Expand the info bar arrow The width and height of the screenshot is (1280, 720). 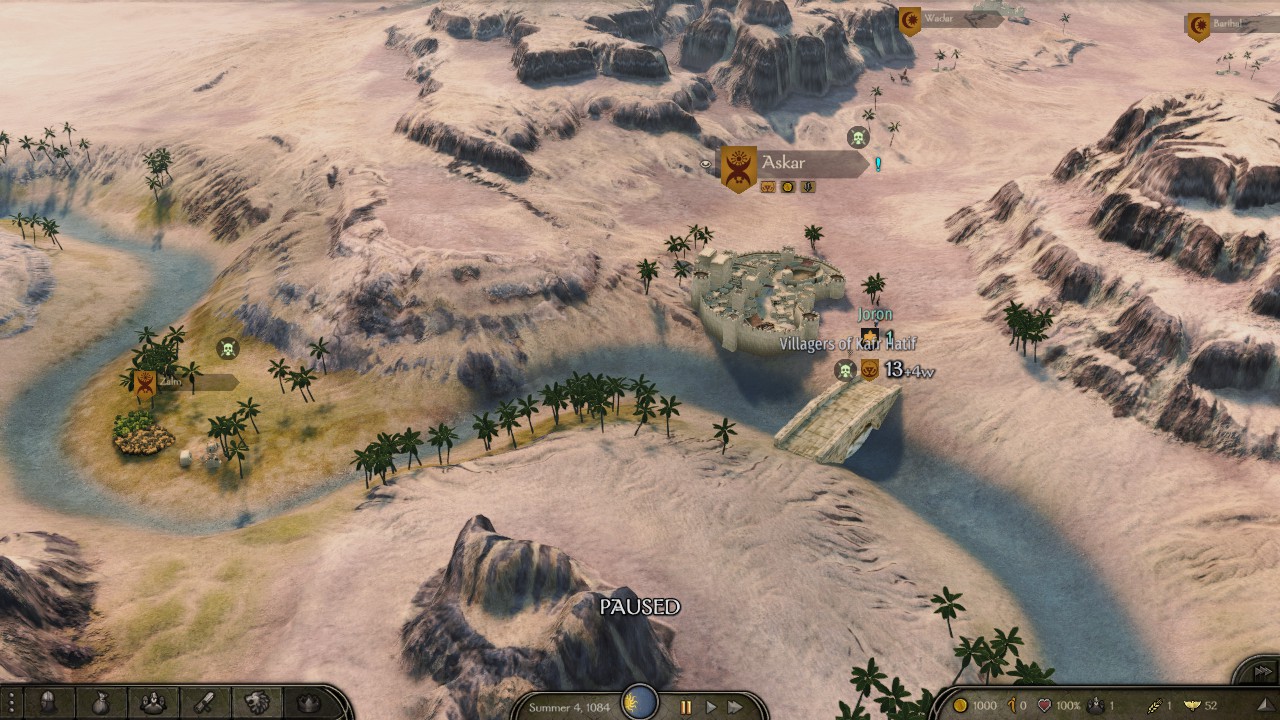[1266, 706]
